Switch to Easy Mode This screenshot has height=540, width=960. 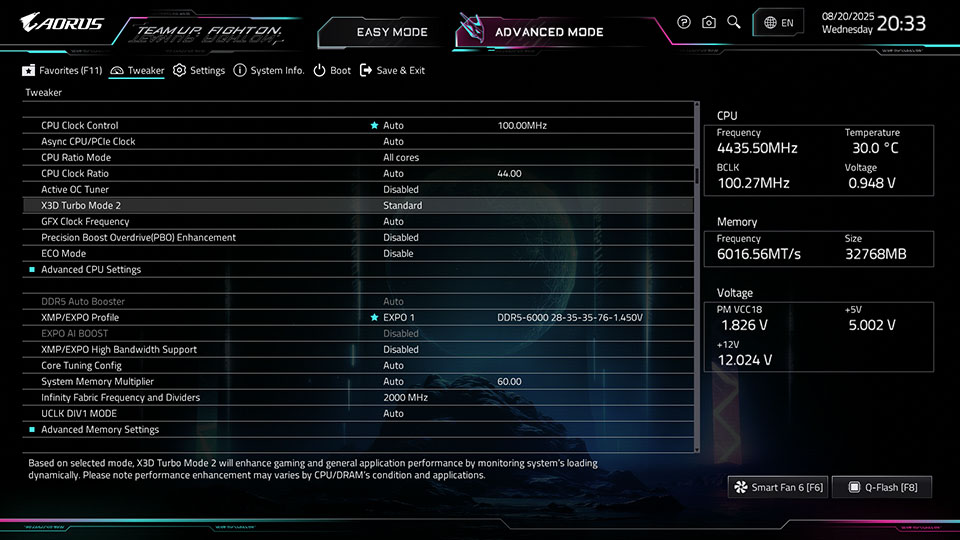coord(391,32)
